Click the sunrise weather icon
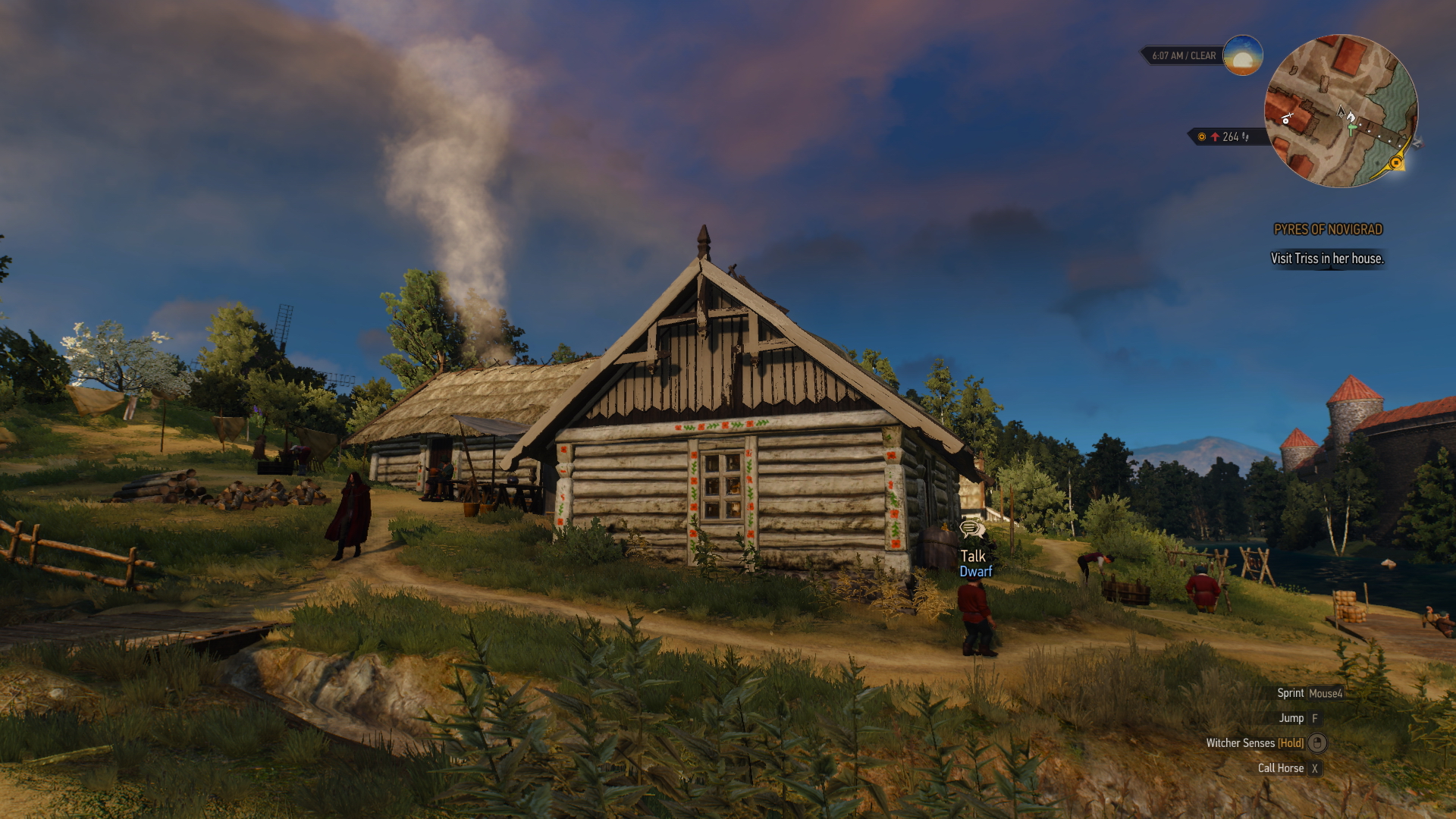The width and height of the screenshot is (1456, 819). coord(1242,55)
